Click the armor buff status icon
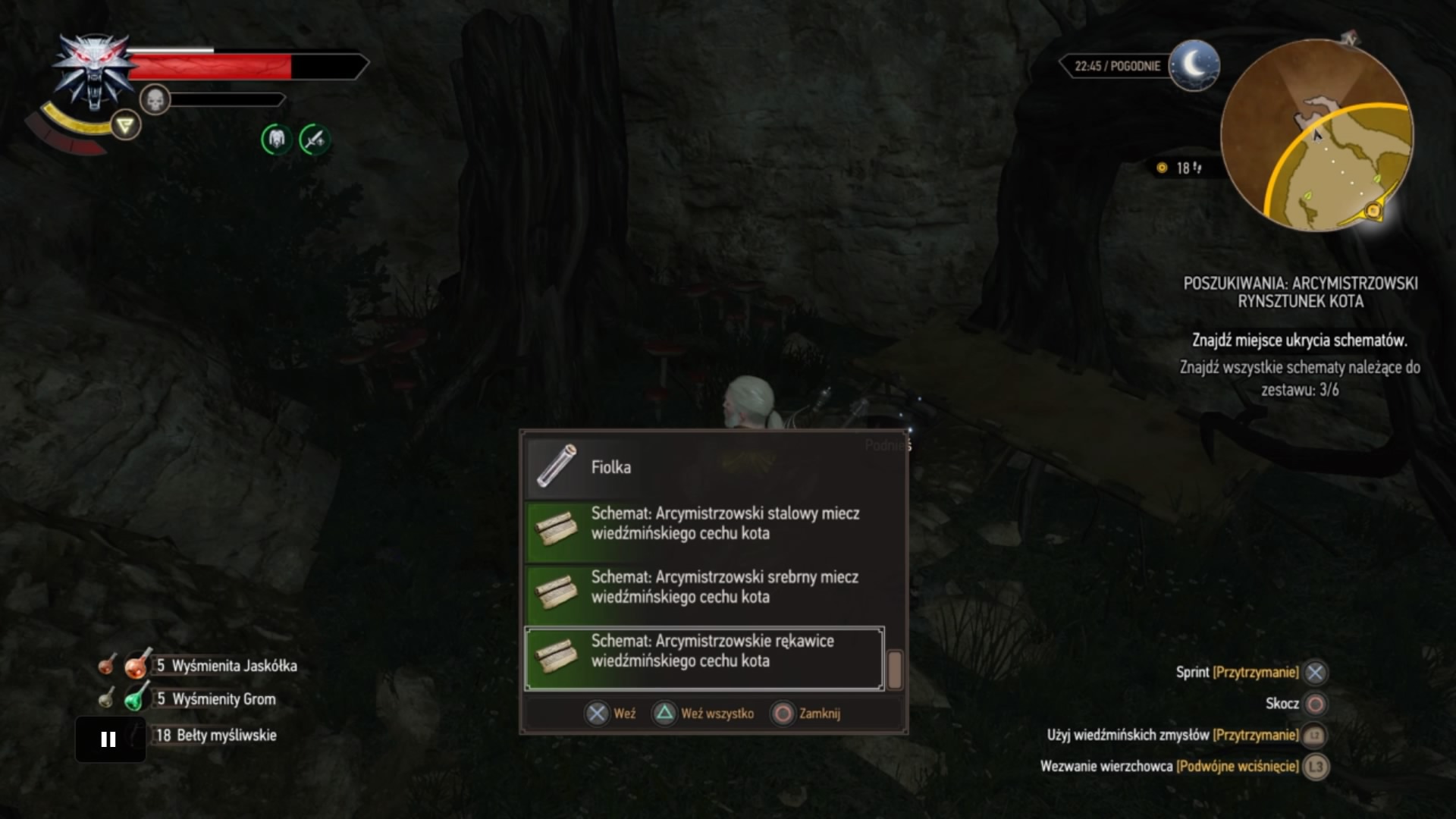Viewport: 1456px width, 819px height. click(x=277, y=140)
